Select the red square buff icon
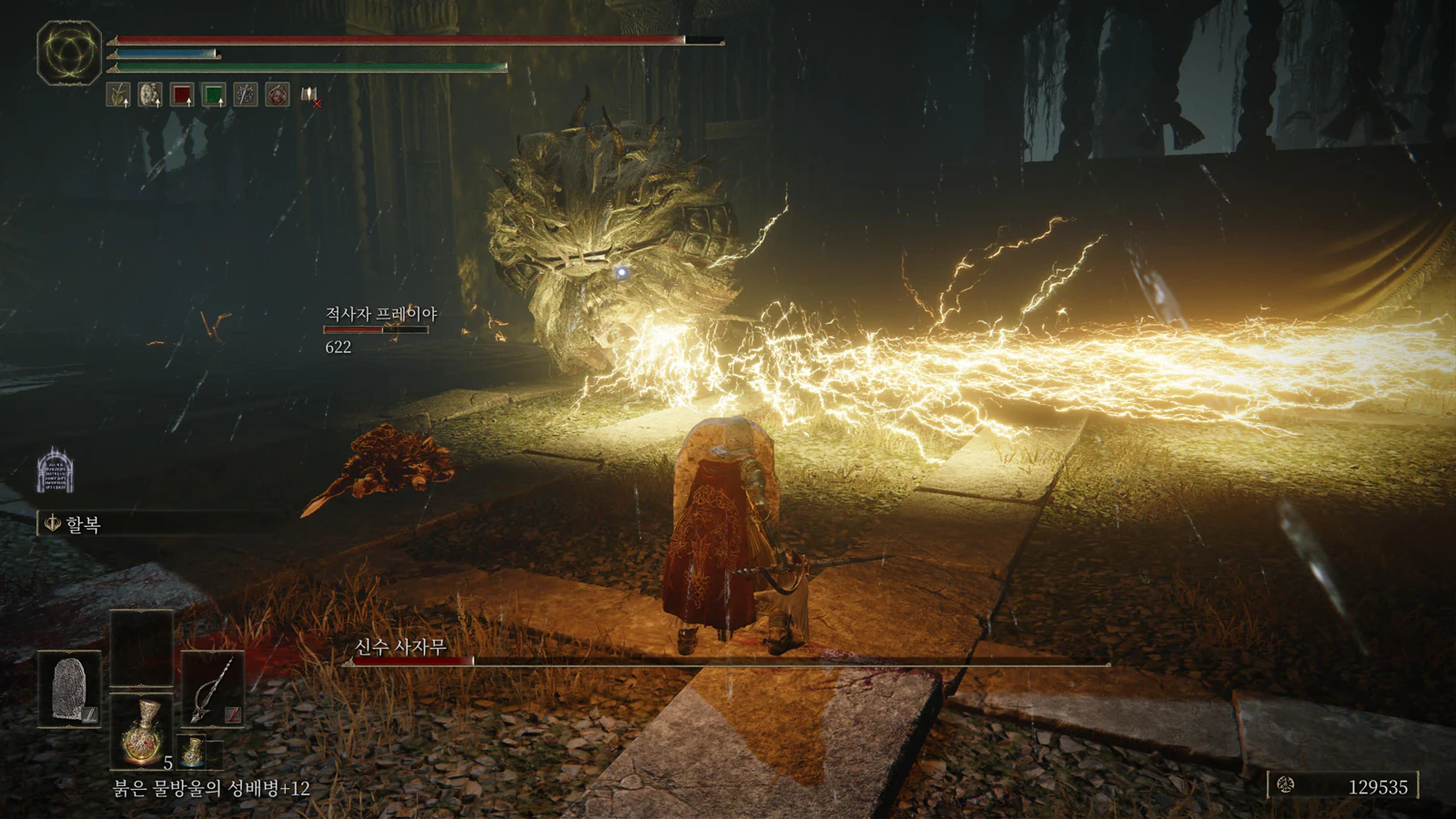 pos(182,95)
